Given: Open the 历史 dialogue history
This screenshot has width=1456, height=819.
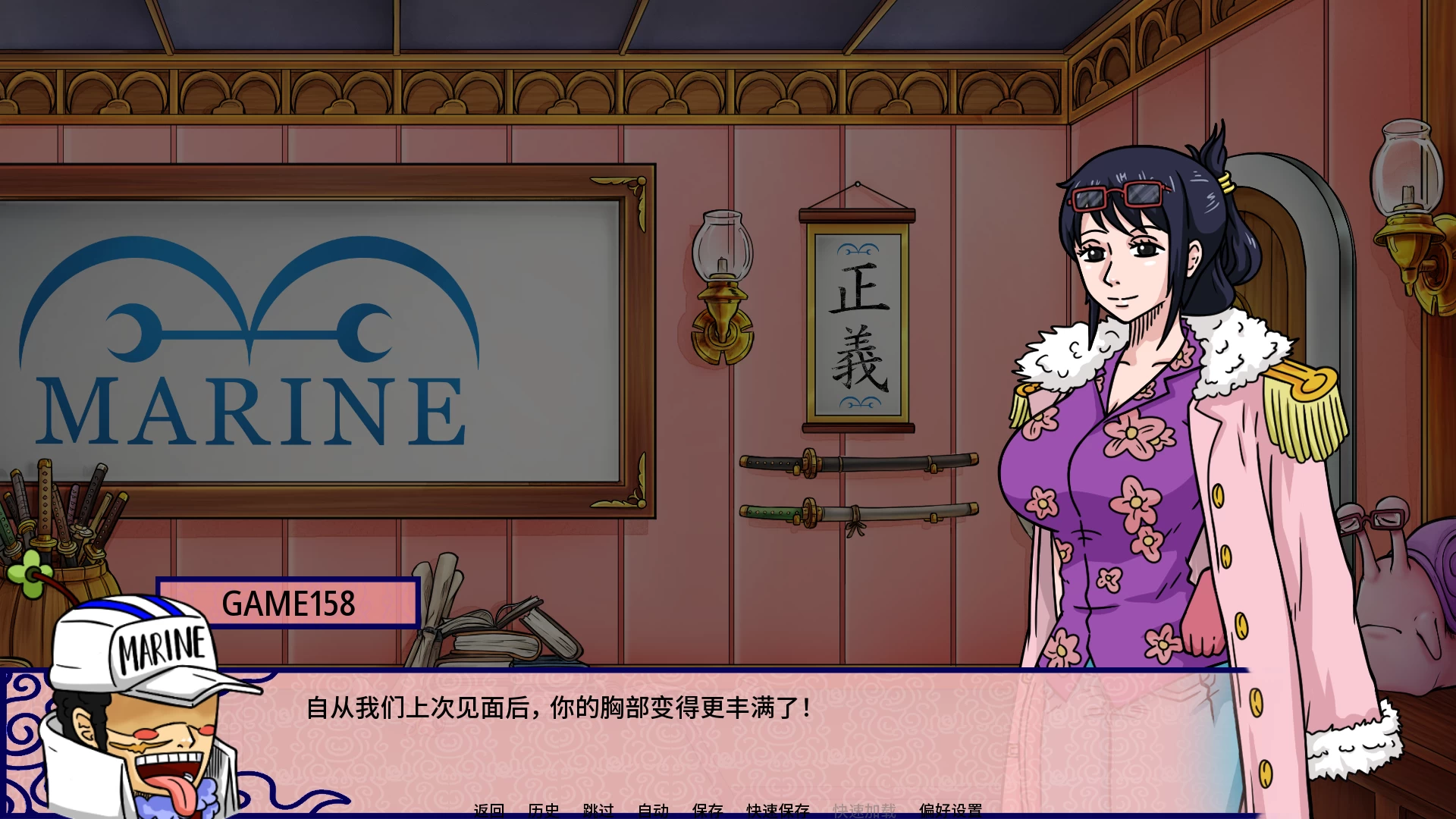Looking at the screenshot, I should [544, 810].
